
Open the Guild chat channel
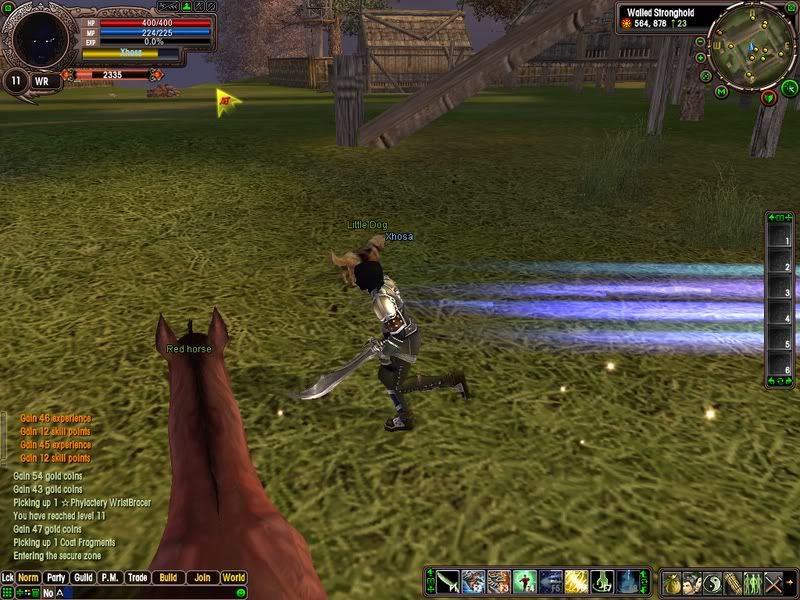tap(83, 578)
